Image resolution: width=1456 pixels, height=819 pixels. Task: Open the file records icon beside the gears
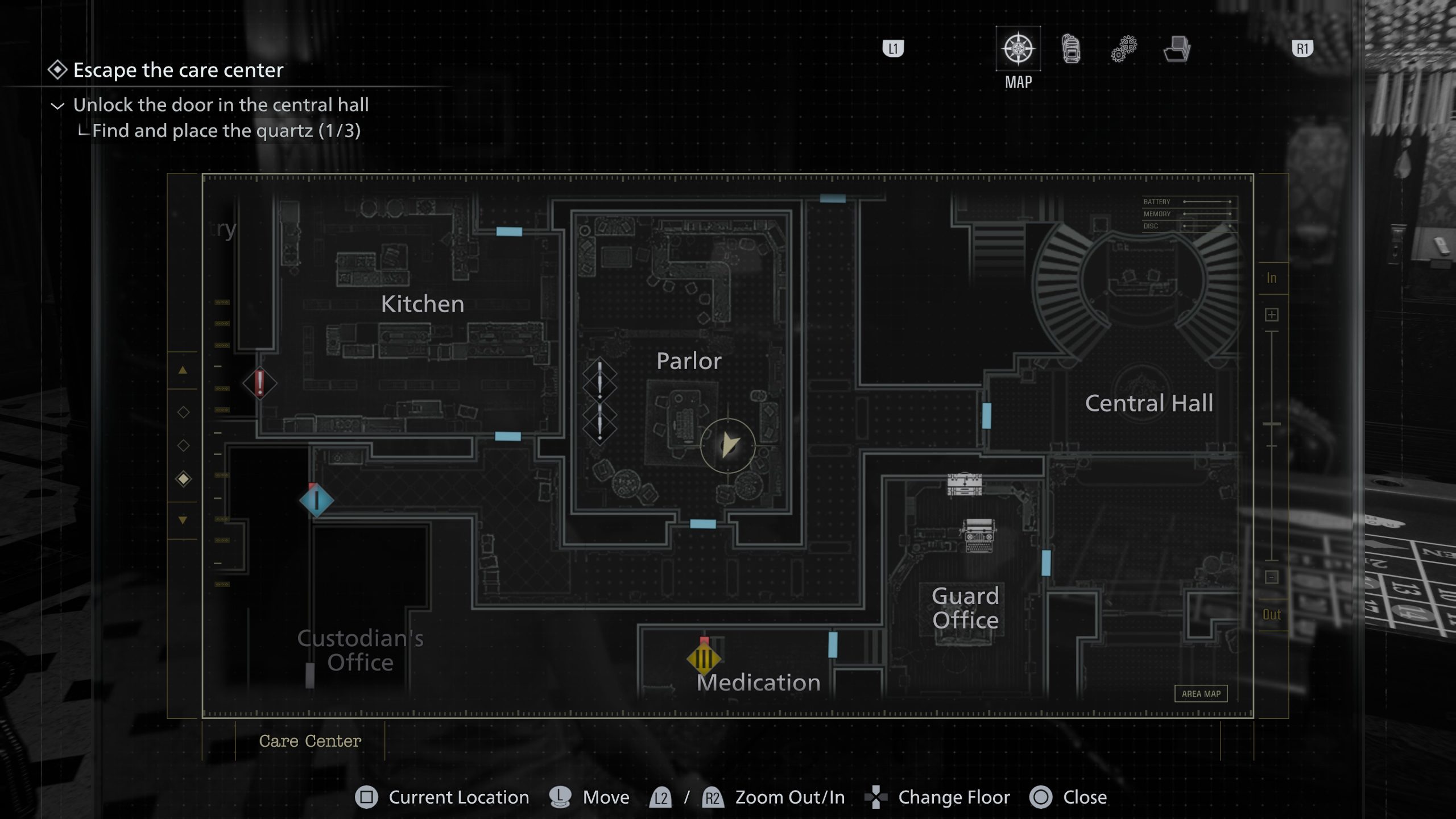pyautogui.click(x=1177, y=50)
